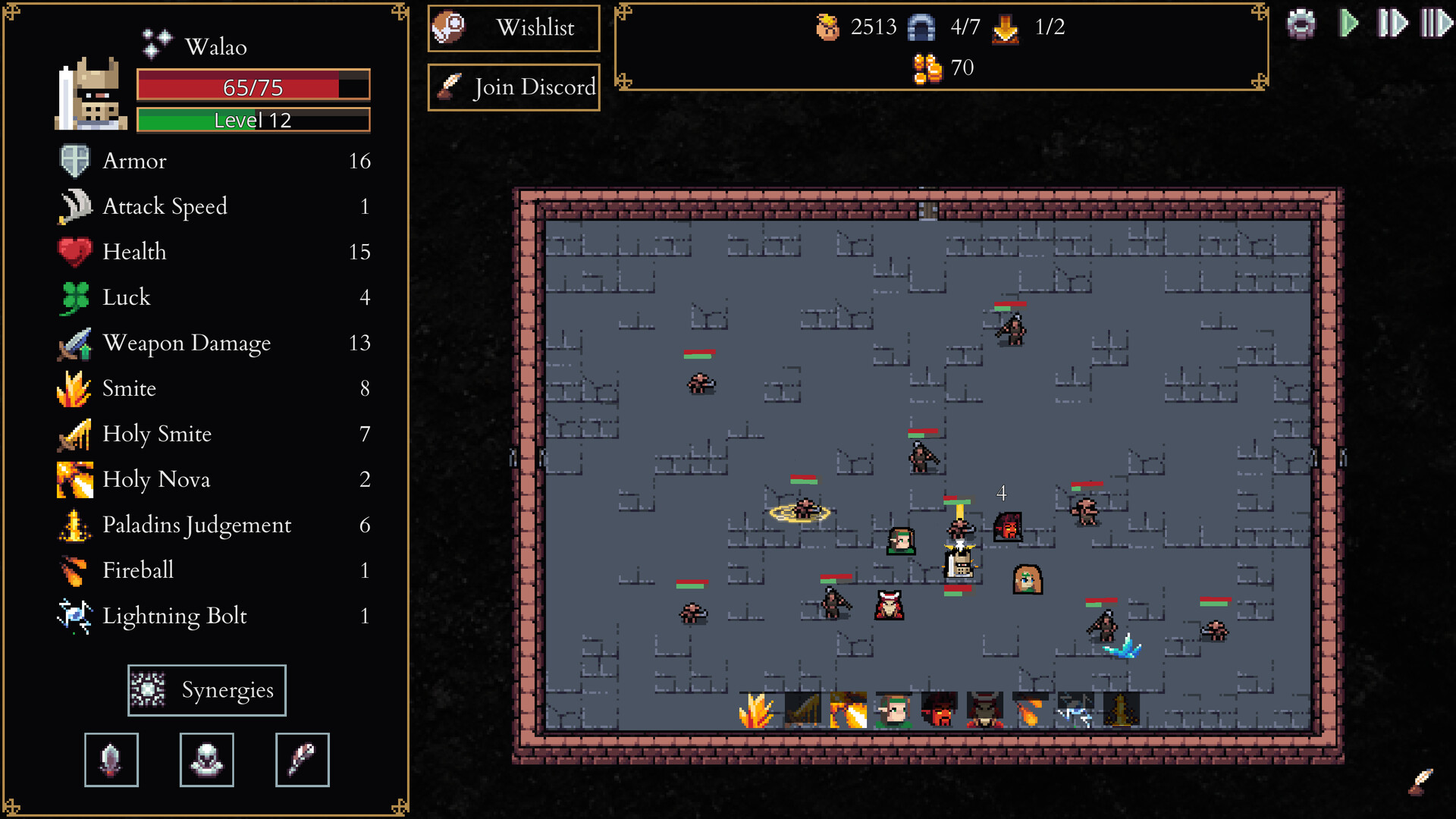This screenshot has height=819, width=1456.
Task: Select the Lightning Bolt ability in hotbar
Action: click(x=1075, y=711)
